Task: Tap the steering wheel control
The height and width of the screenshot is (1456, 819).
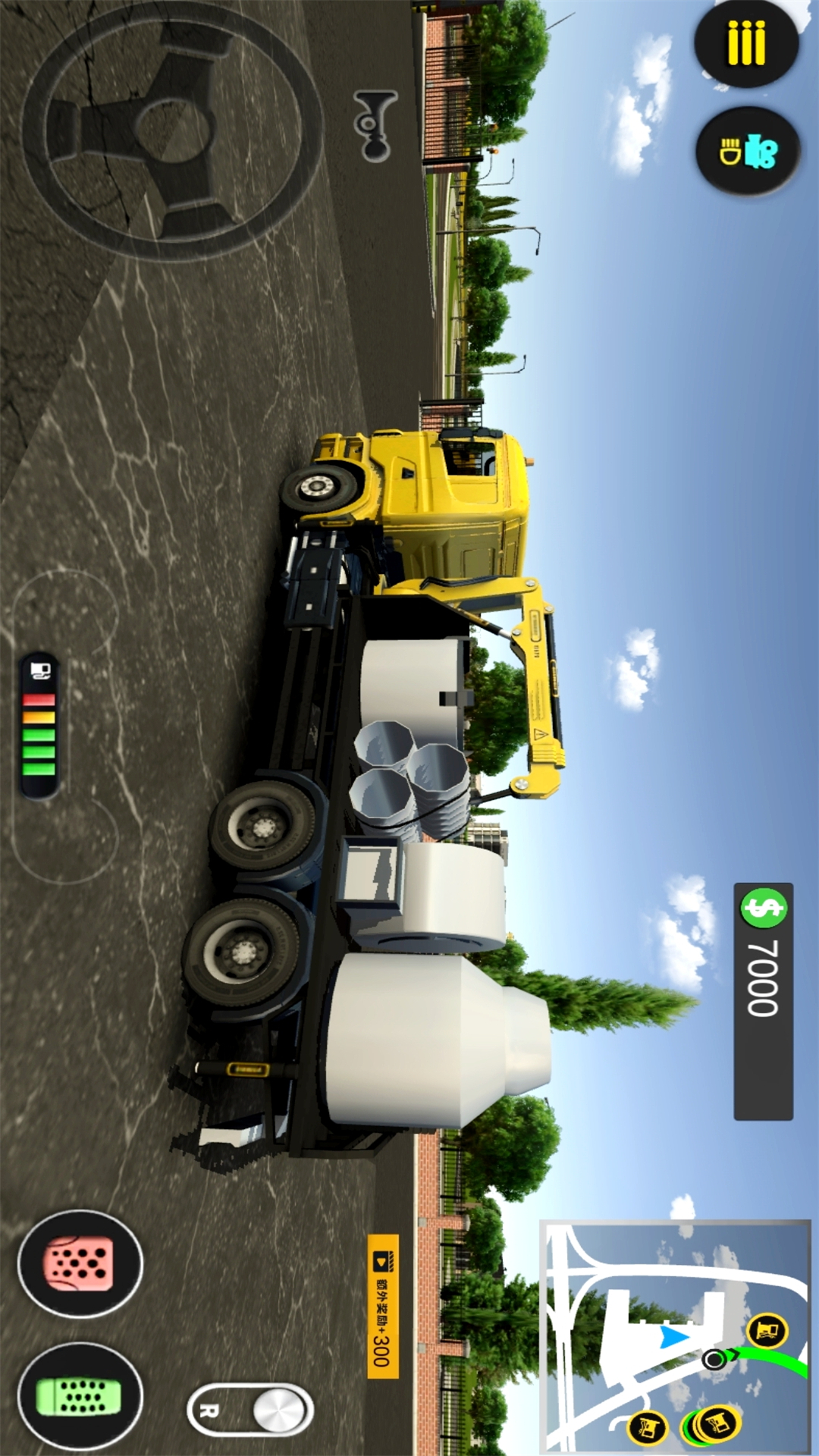Action: point(173,129)
